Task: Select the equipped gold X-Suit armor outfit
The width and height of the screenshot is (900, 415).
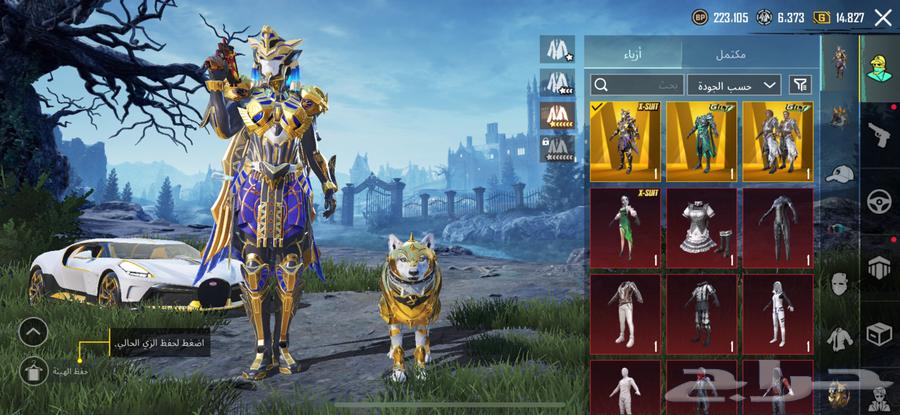Action: point(624,141)
